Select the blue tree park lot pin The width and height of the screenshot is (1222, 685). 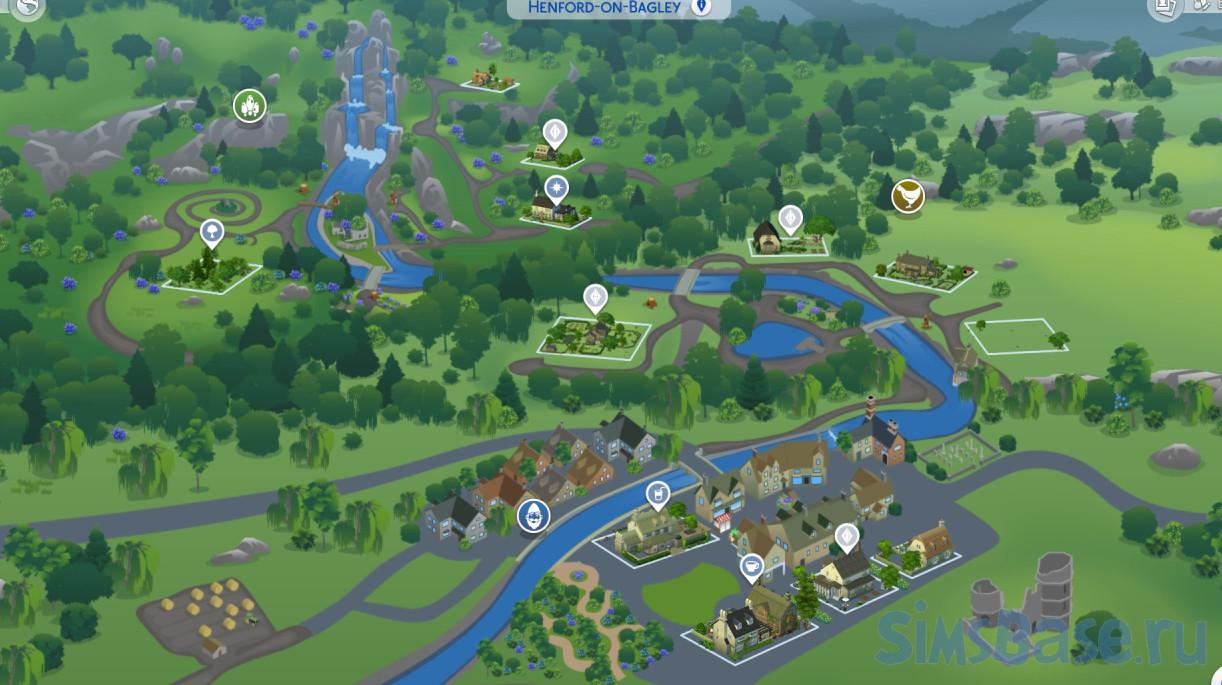211,234
